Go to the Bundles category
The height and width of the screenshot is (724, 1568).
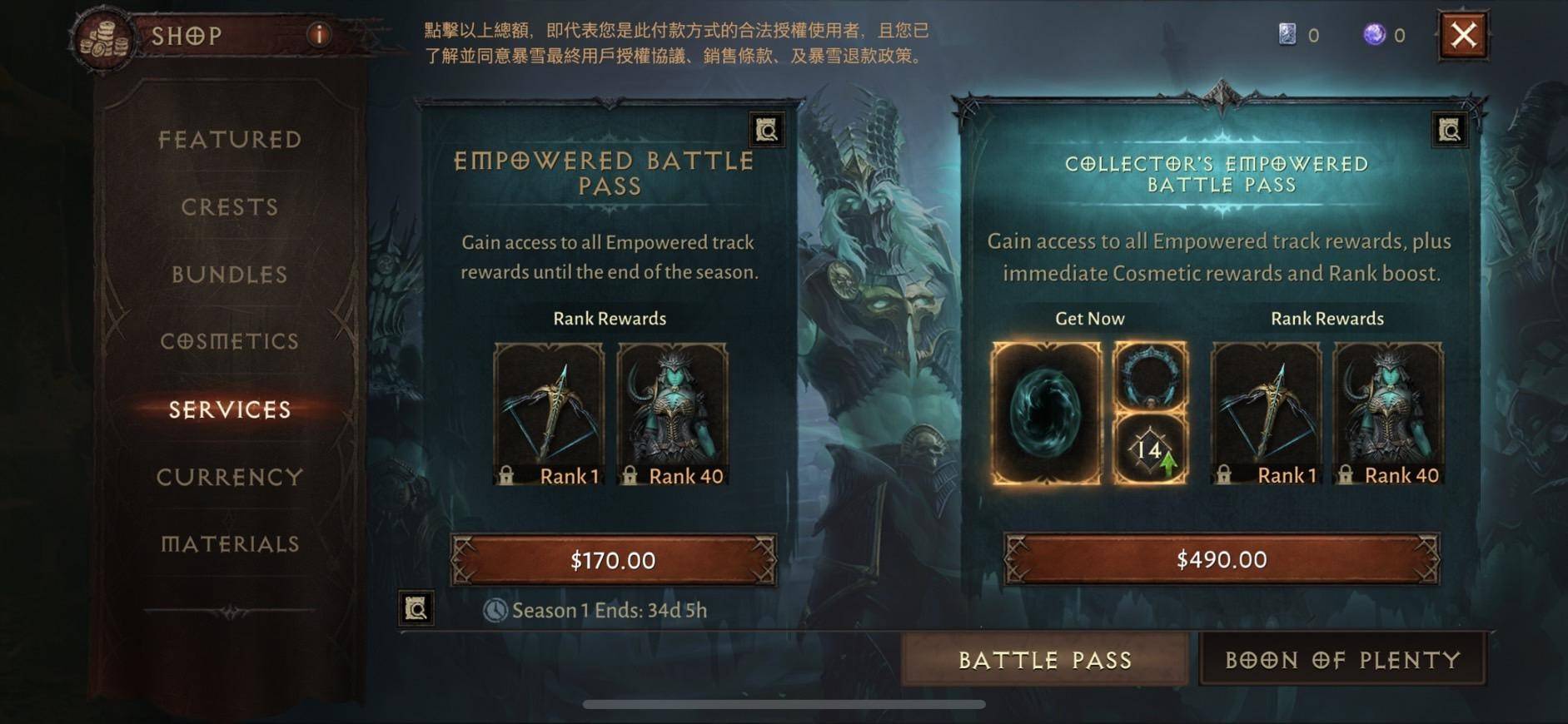point(230,274)
